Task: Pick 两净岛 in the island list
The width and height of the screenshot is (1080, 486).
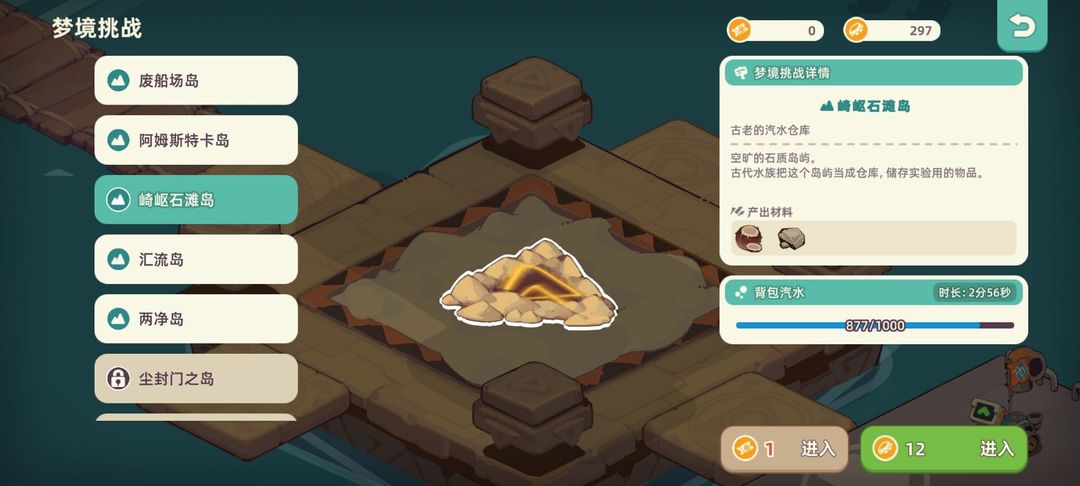Action: 196,319
